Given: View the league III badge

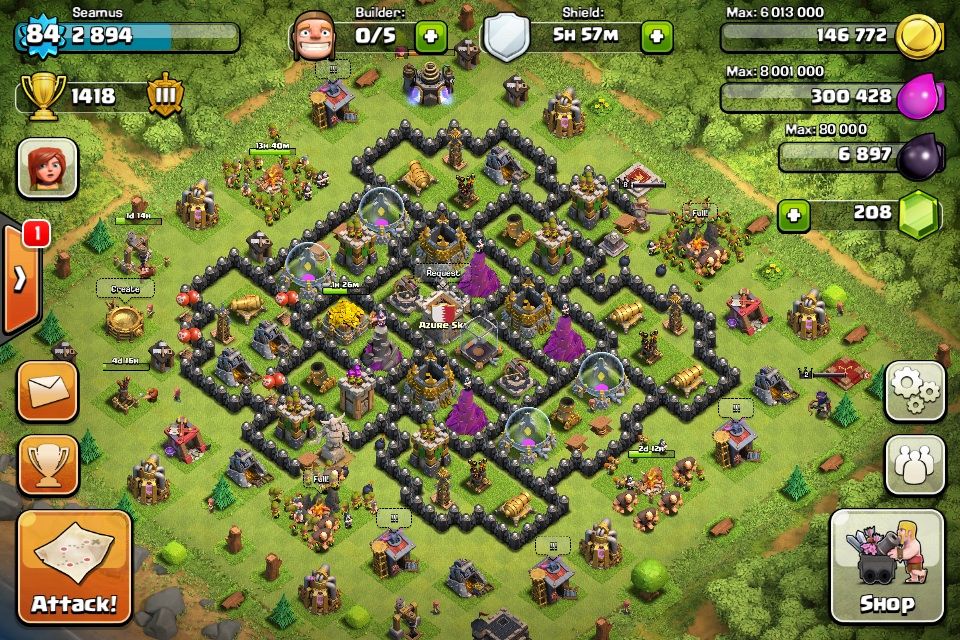Looking at the screenshot, I should [165, 96].
